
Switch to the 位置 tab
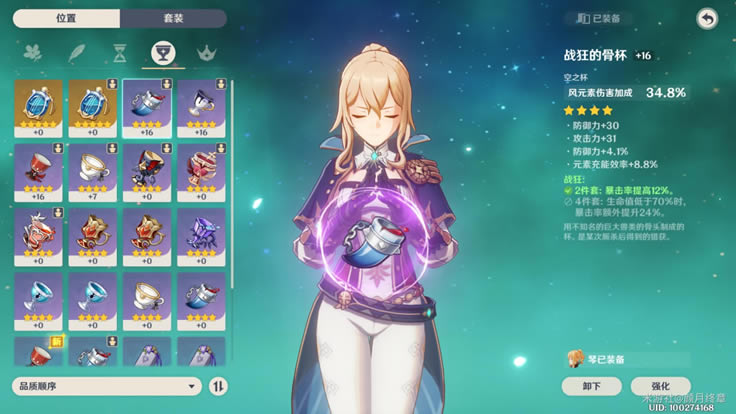tap(66, 19)
